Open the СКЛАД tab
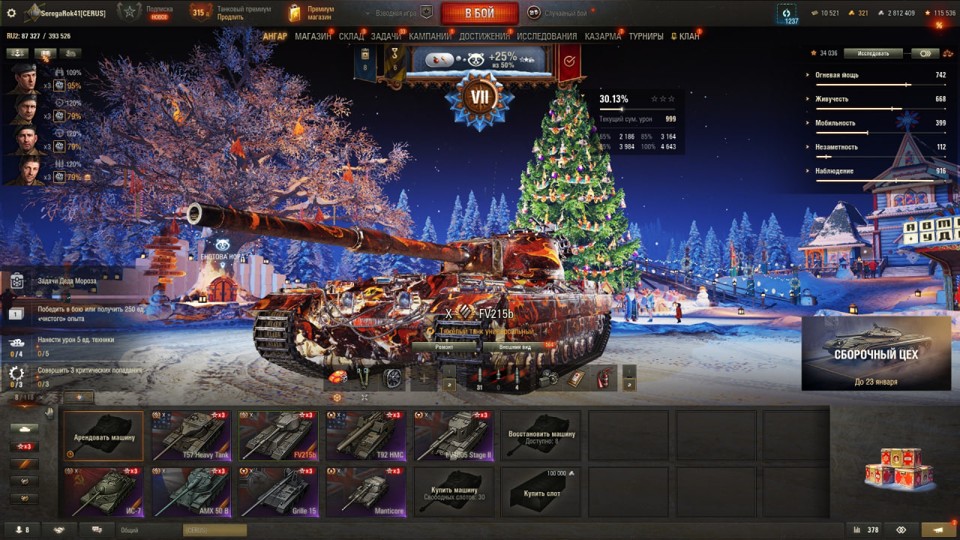The image size is (960, 540). click(351, 36)
